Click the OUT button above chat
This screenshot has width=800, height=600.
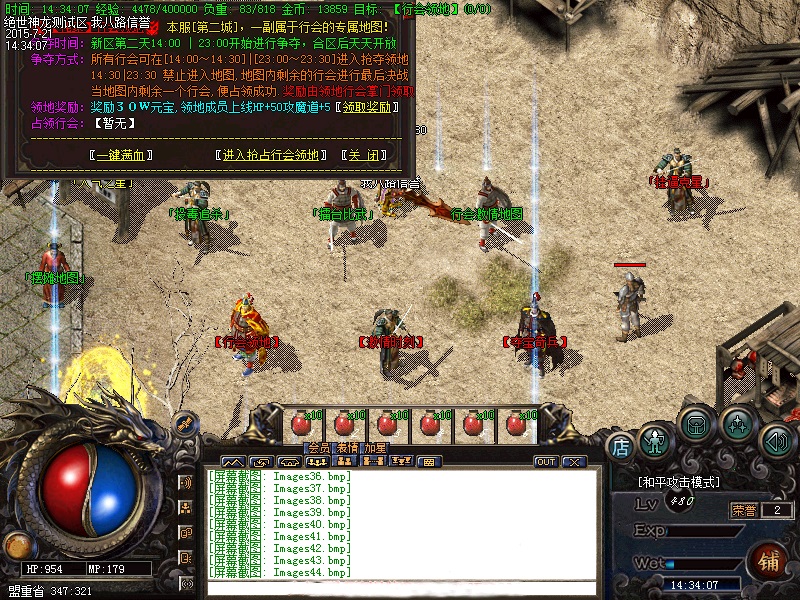click(546, 462)
